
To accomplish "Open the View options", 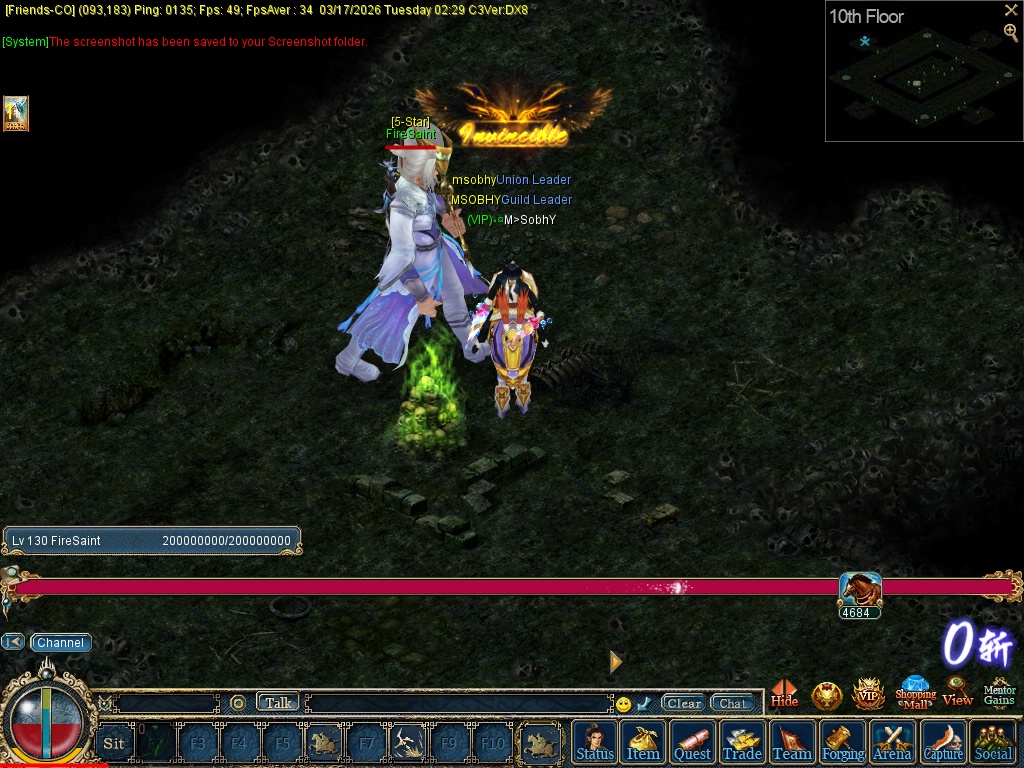I will [x=957, y=692].
